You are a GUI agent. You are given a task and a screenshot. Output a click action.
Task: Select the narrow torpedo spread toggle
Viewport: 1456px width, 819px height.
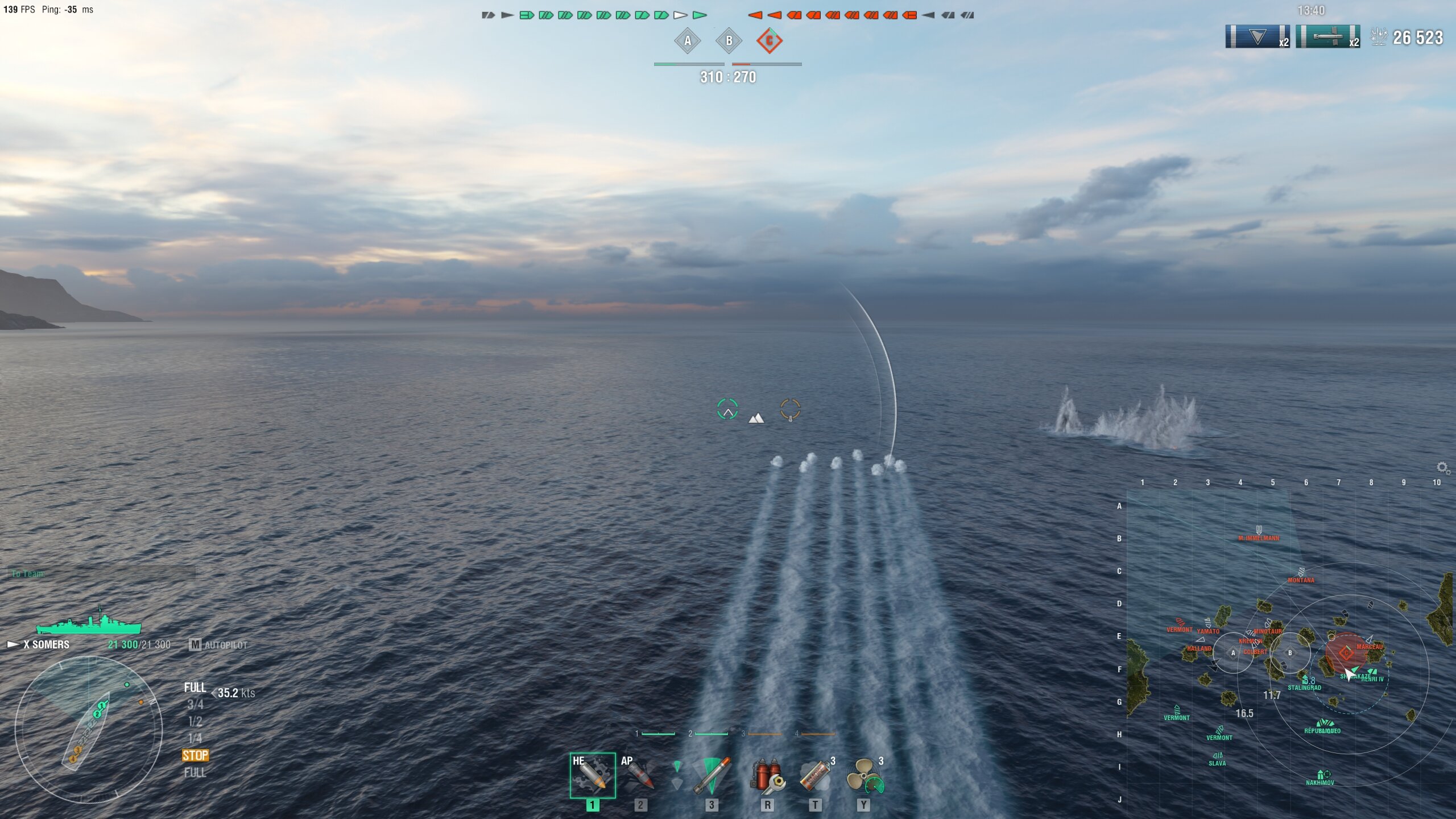[x=677, y=766]
